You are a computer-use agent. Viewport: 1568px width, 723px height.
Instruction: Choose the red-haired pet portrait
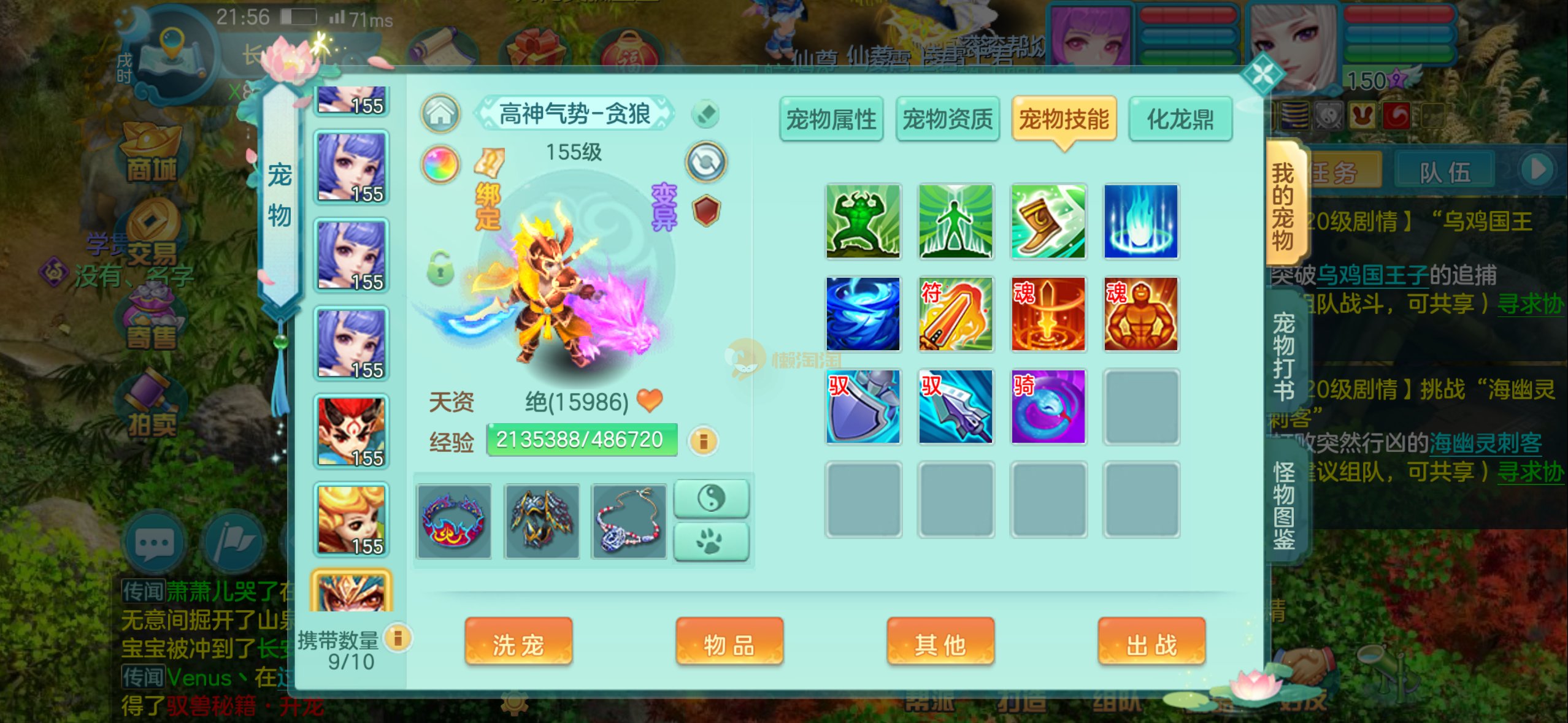tap(352, 432)
